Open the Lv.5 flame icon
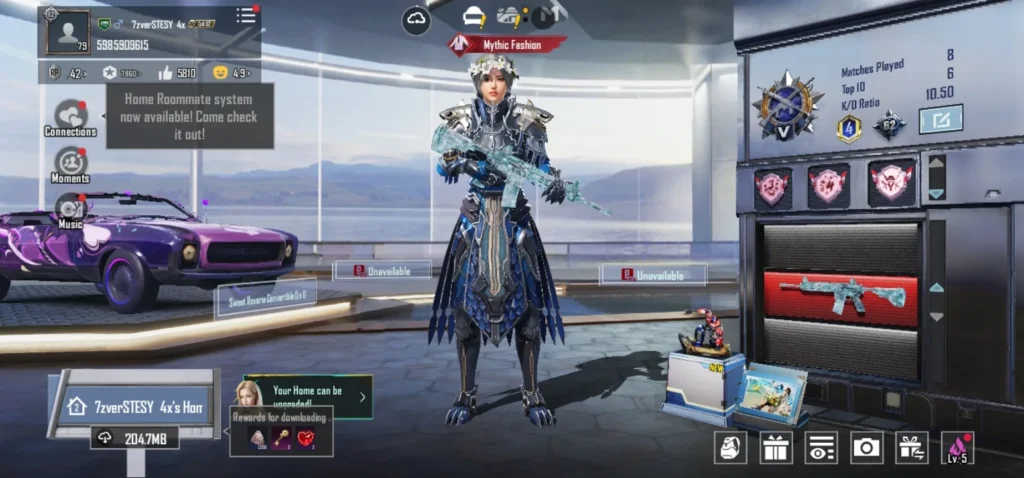Image resolution: width=1024 pixels, height=478 pixels. click(957, 448)
